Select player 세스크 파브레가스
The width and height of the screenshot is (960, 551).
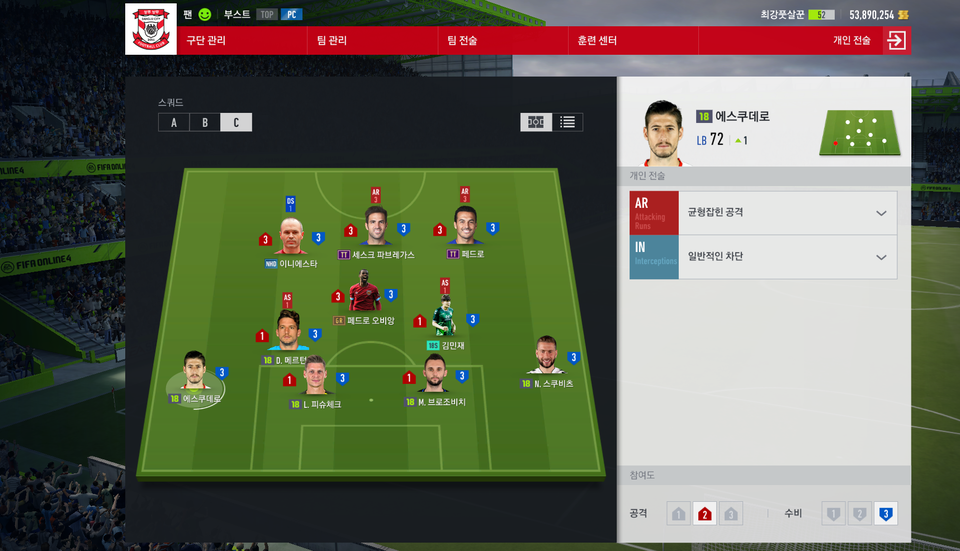point(376,230)
